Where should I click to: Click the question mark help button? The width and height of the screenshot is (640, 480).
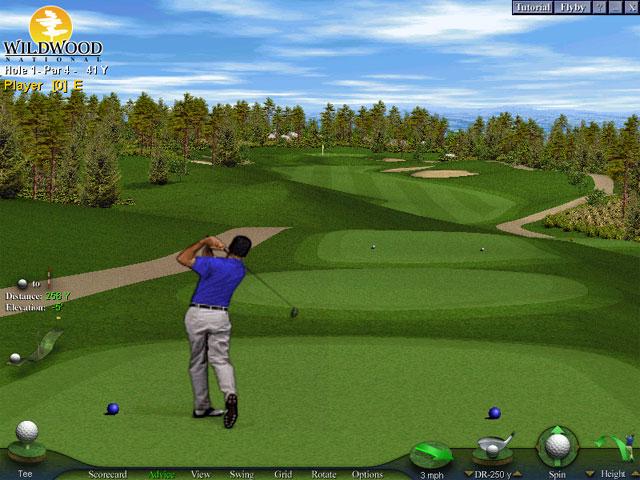[600, 8]
